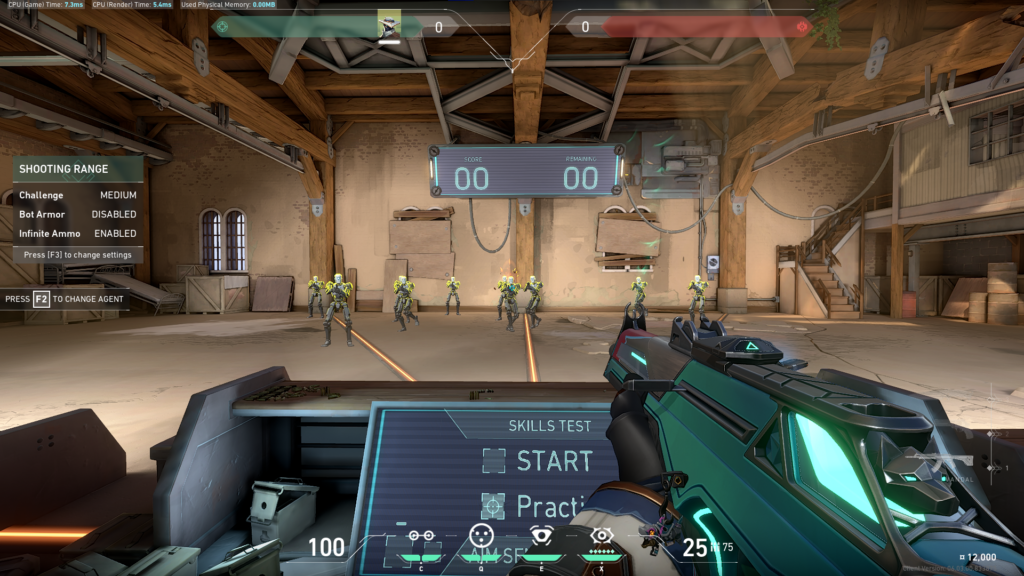Toggle the Bot Armor setting row
This screenshot has width=1024, height=576.
(78, 214)
